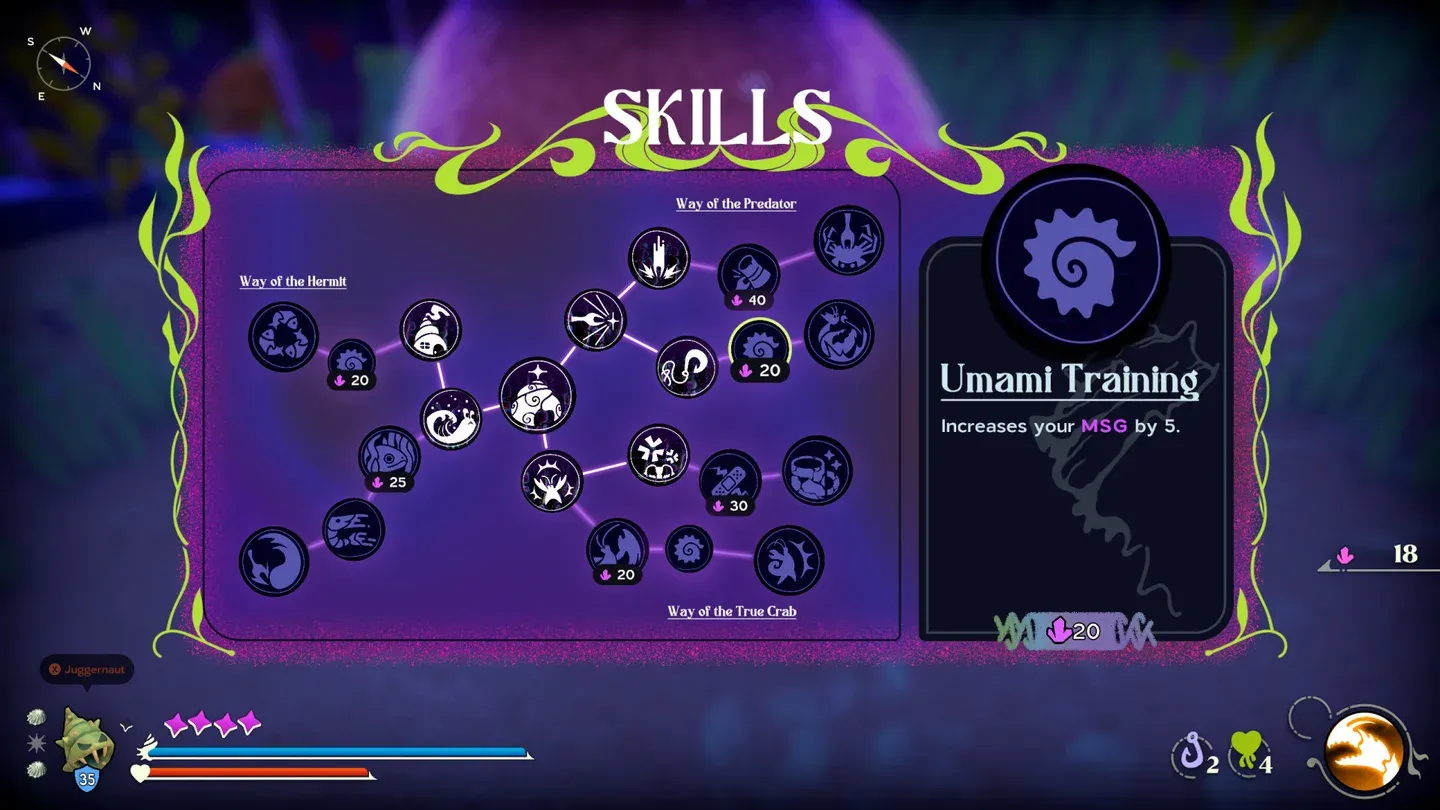
Task: Click the Way of the Hermit heading
Action: point(293,281)
